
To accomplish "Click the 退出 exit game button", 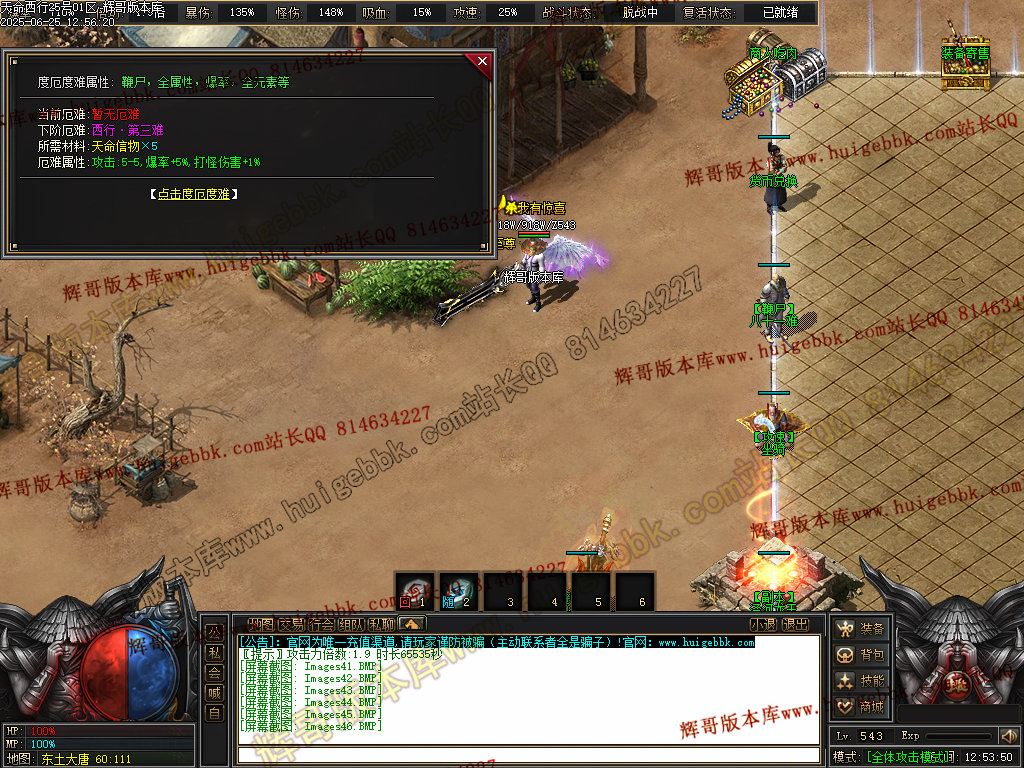I will click(795, 625).
